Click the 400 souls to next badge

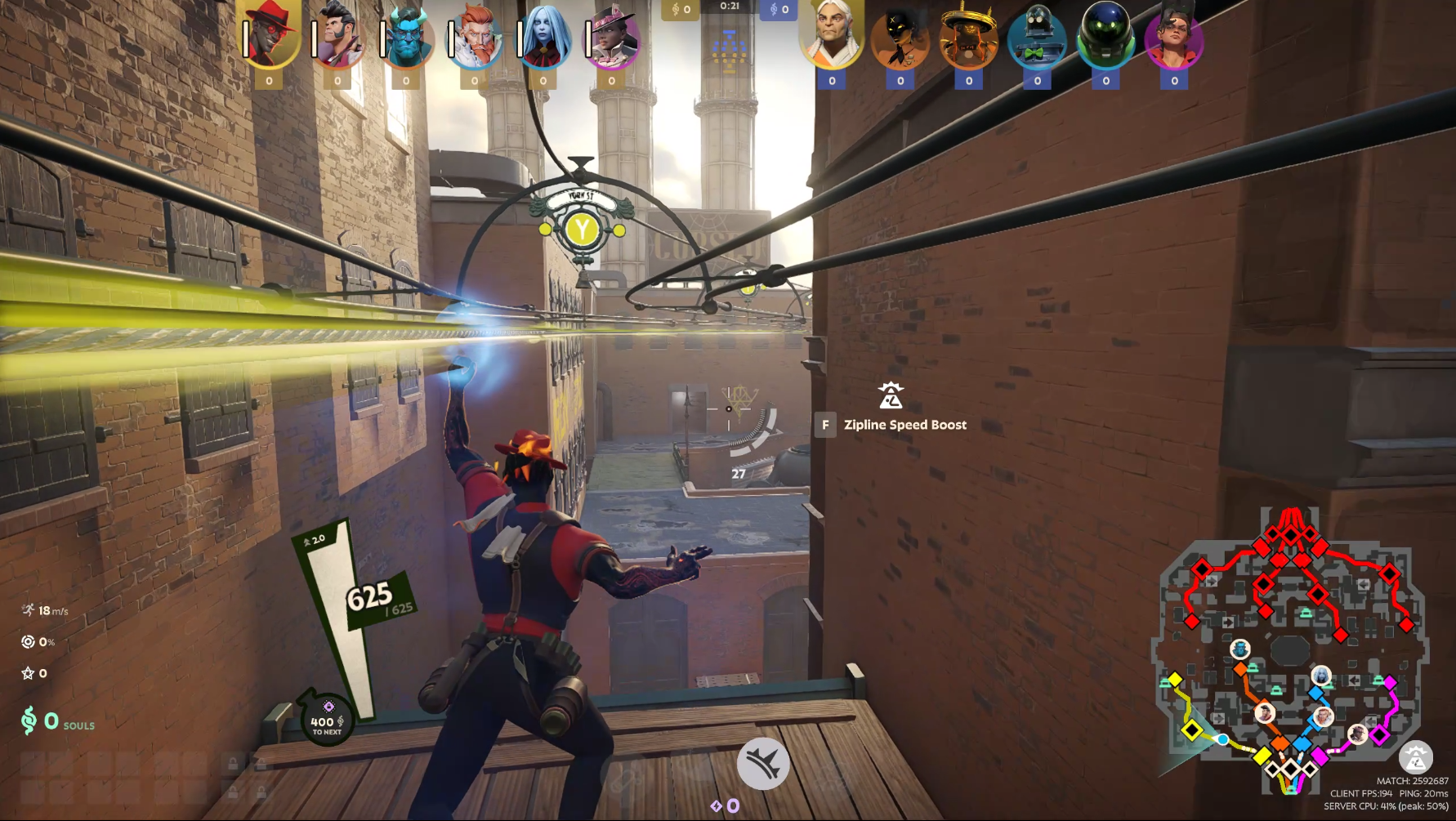pyautogui.click(x=326, y=719)
